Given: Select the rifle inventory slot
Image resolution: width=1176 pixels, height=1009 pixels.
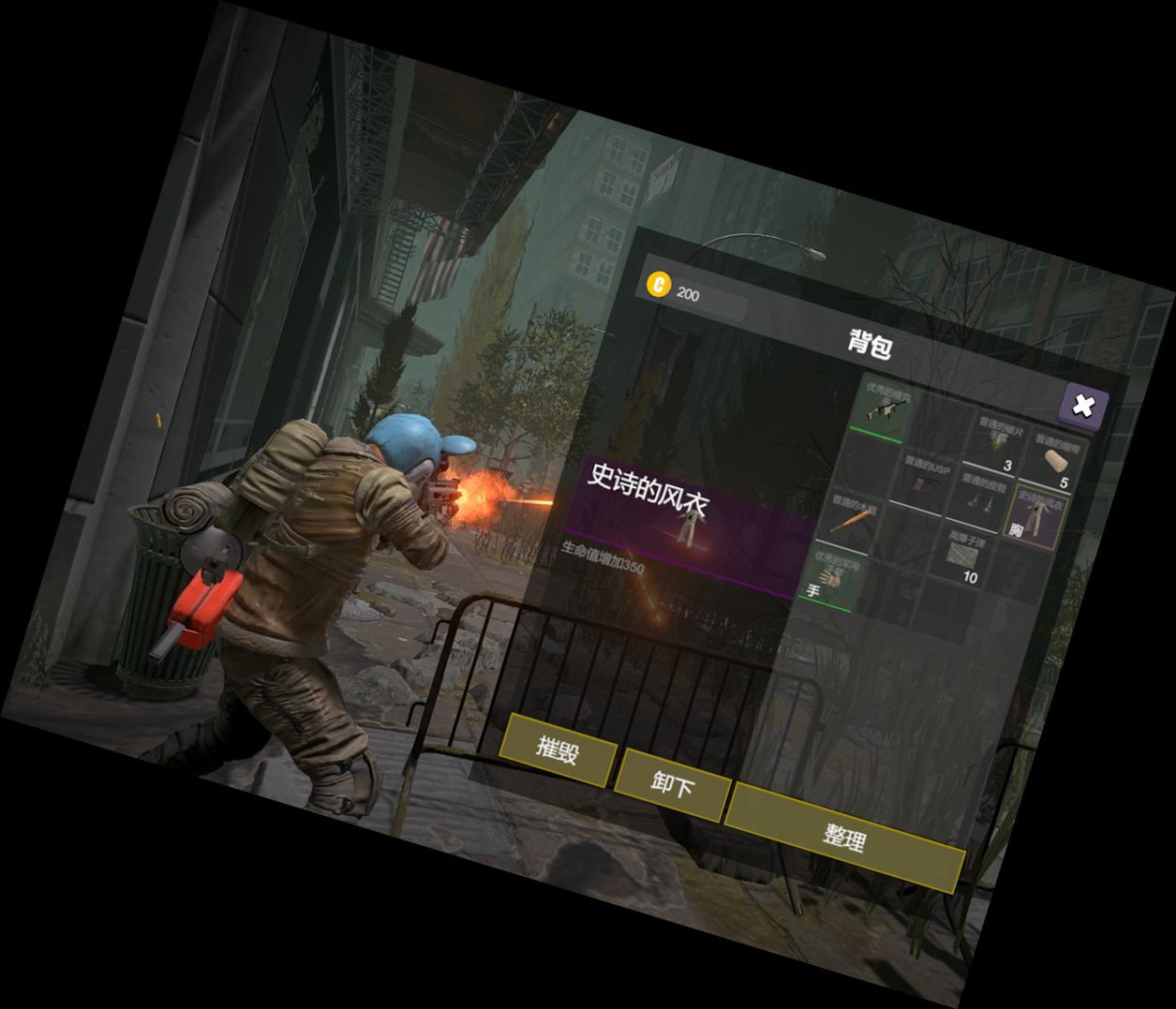Looking at the screenshot, I should tap(885, 408).
